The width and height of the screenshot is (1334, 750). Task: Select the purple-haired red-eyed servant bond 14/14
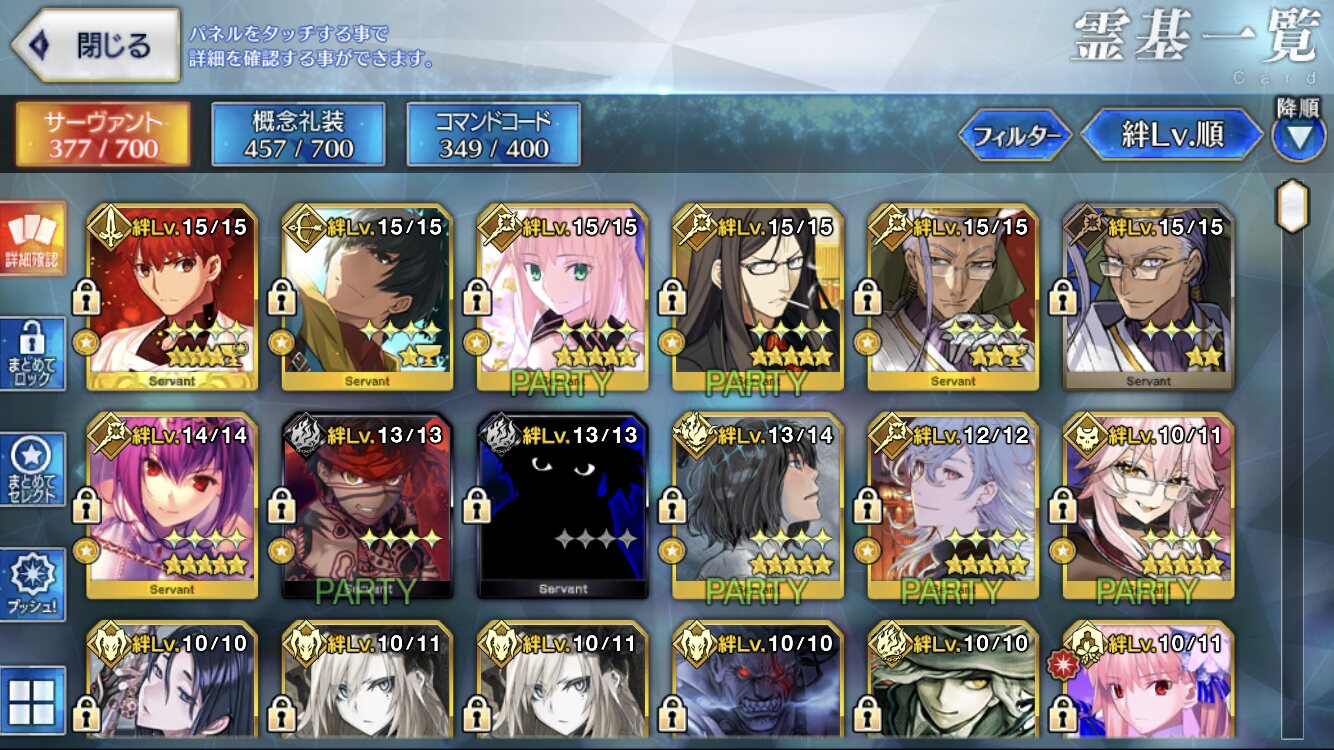[172, 506]
